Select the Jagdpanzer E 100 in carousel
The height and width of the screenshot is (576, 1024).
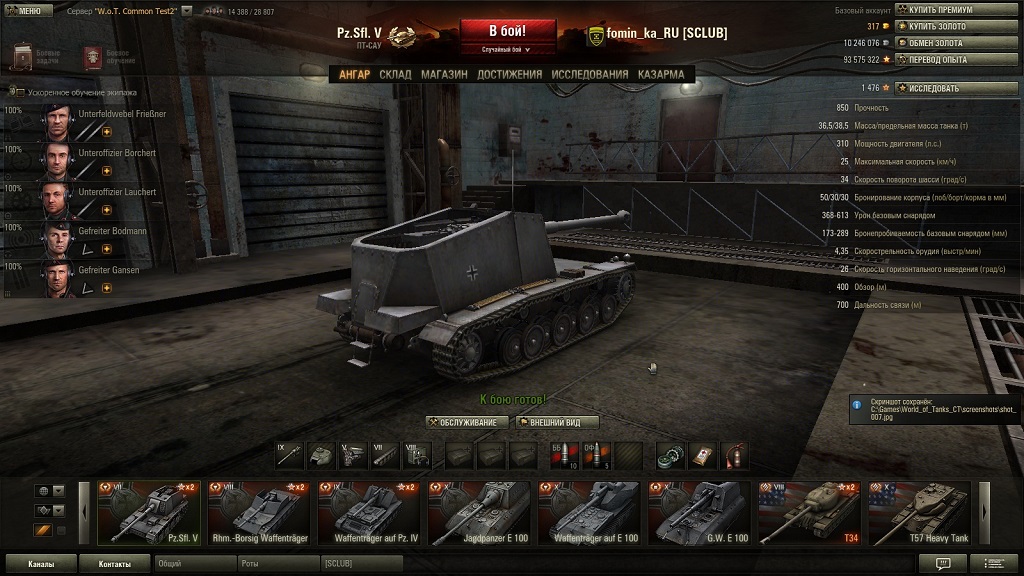[479, 514]
